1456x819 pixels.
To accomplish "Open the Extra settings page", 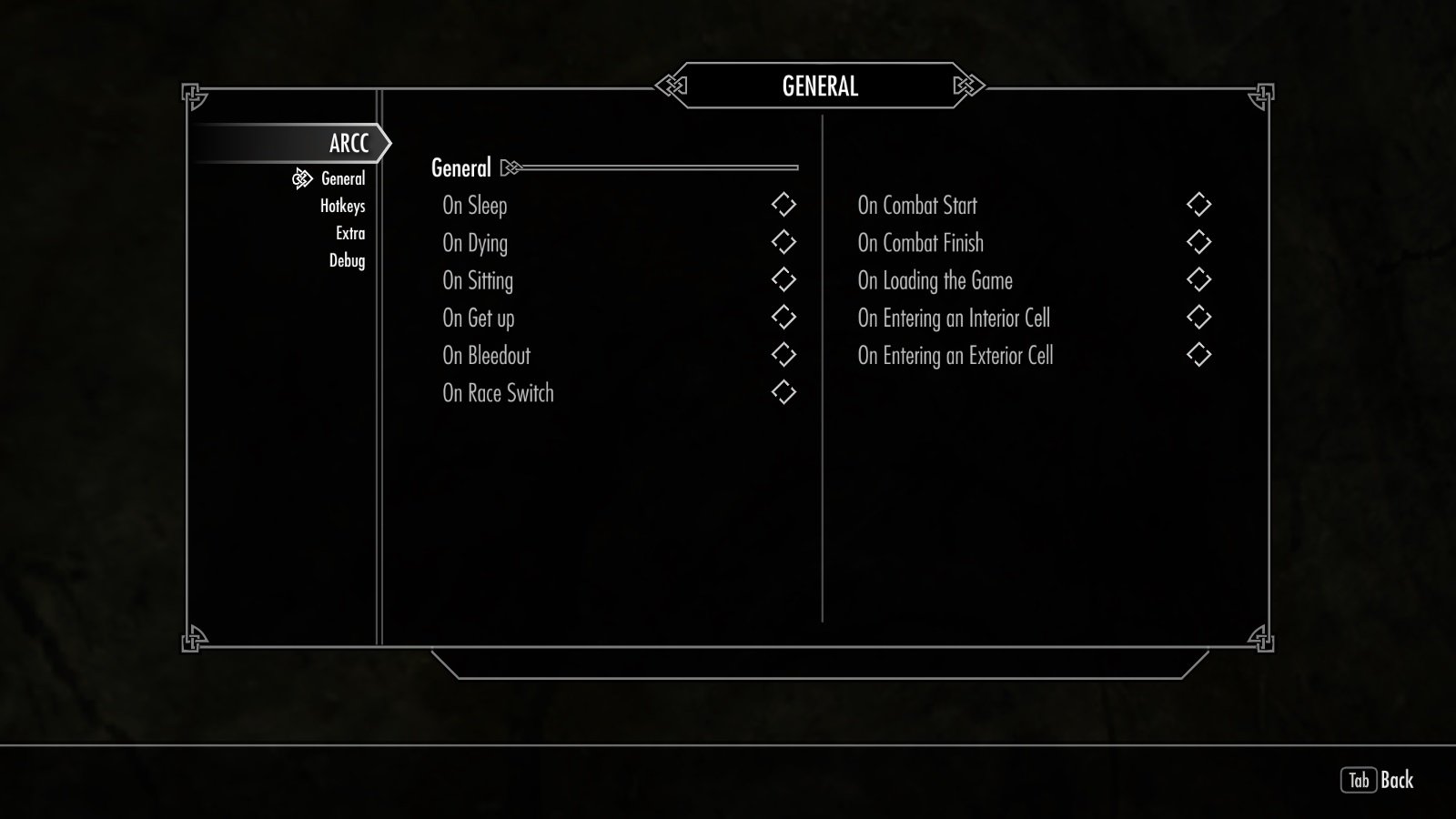I will (350, 233).
